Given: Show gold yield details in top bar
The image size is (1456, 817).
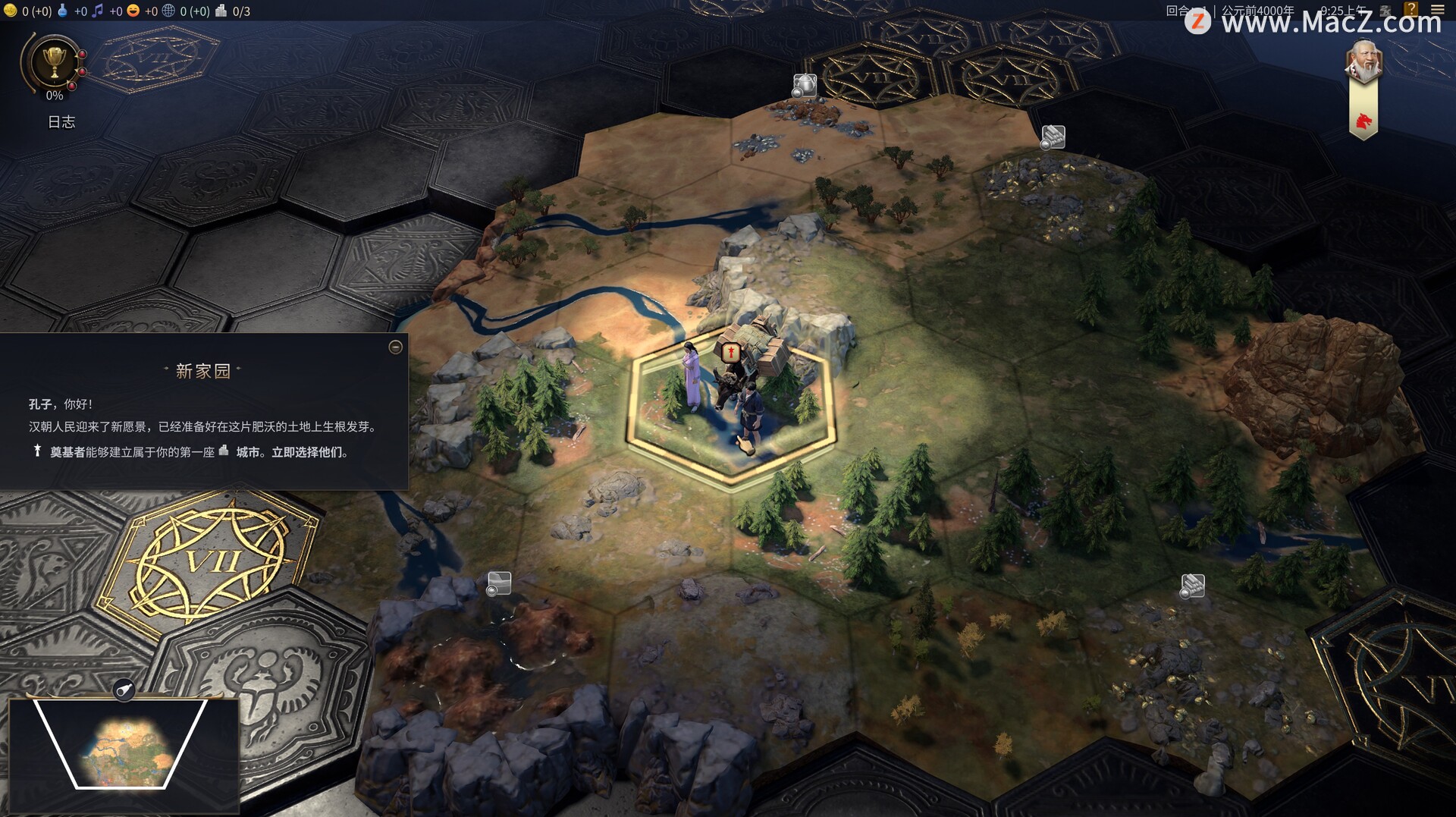Looking at the screenshot, I should (x=11, y=11).
